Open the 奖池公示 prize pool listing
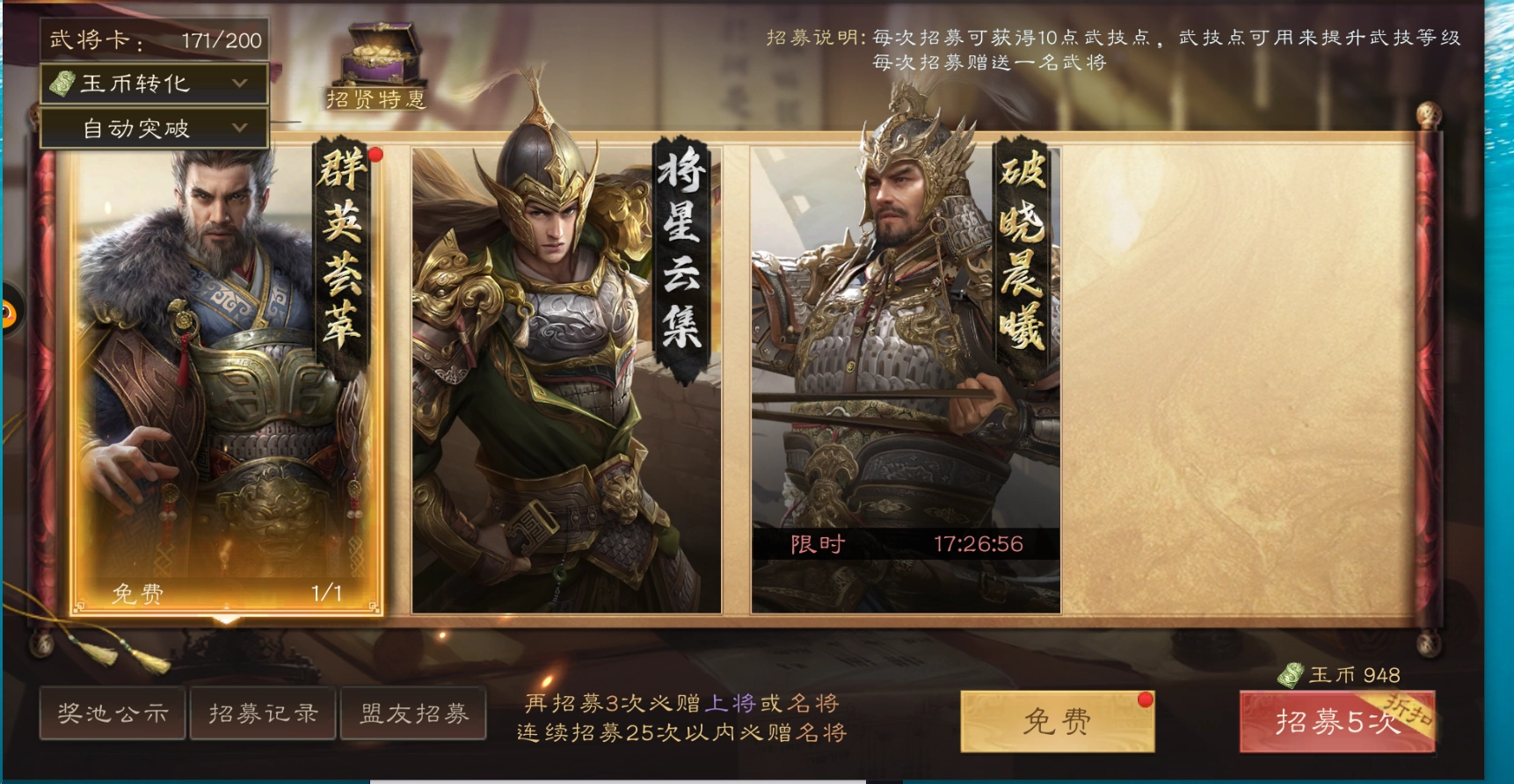This screenshot has height=784, width=1514. (x=113, y=715)
